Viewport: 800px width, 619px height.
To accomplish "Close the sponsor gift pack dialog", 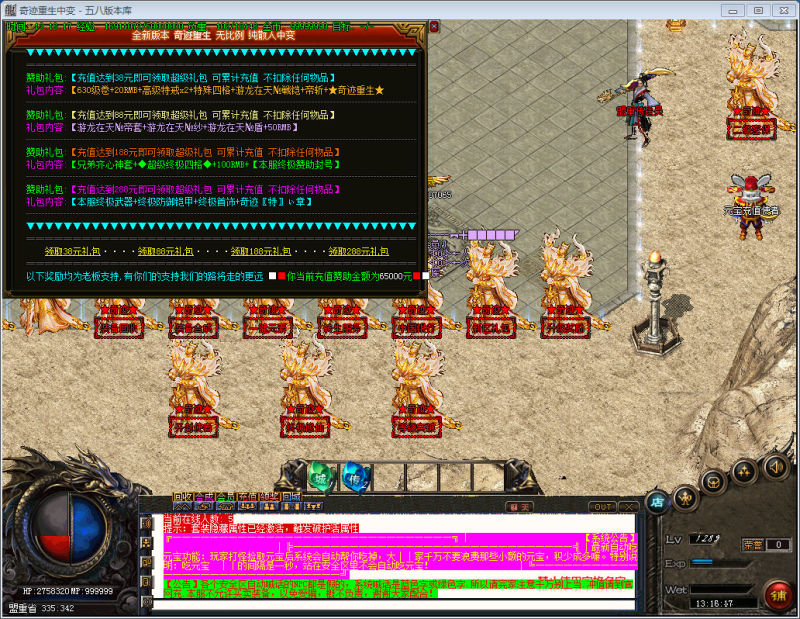I will click(432, 28).
